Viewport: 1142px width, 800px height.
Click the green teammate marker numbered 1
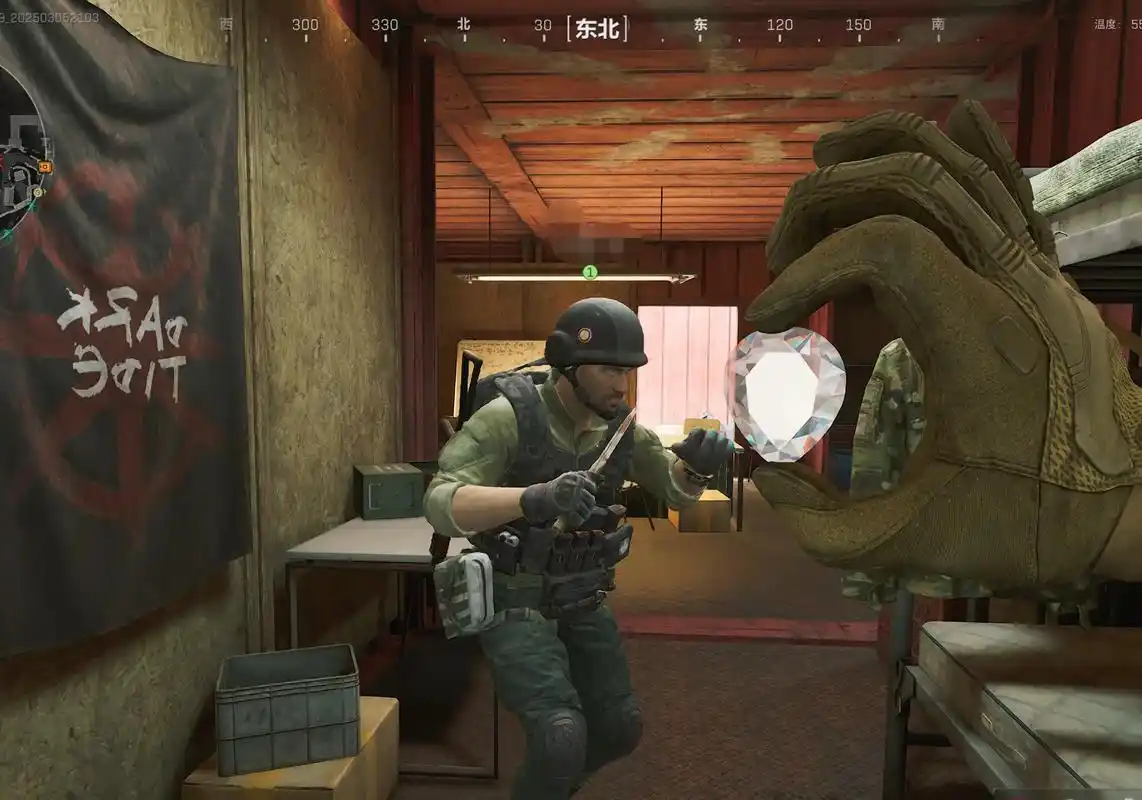point(589,271)
